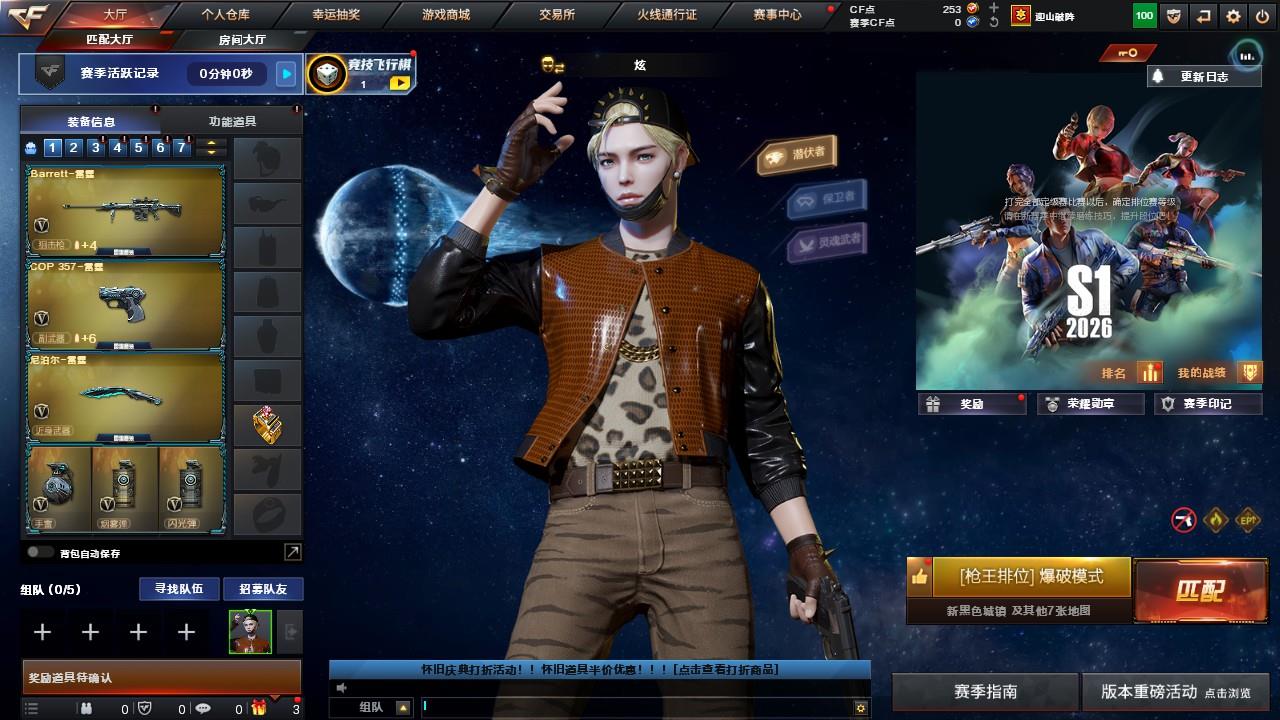View the 赛季指南 season guide
Screen dimensions: 1280x720
[985, 691]
